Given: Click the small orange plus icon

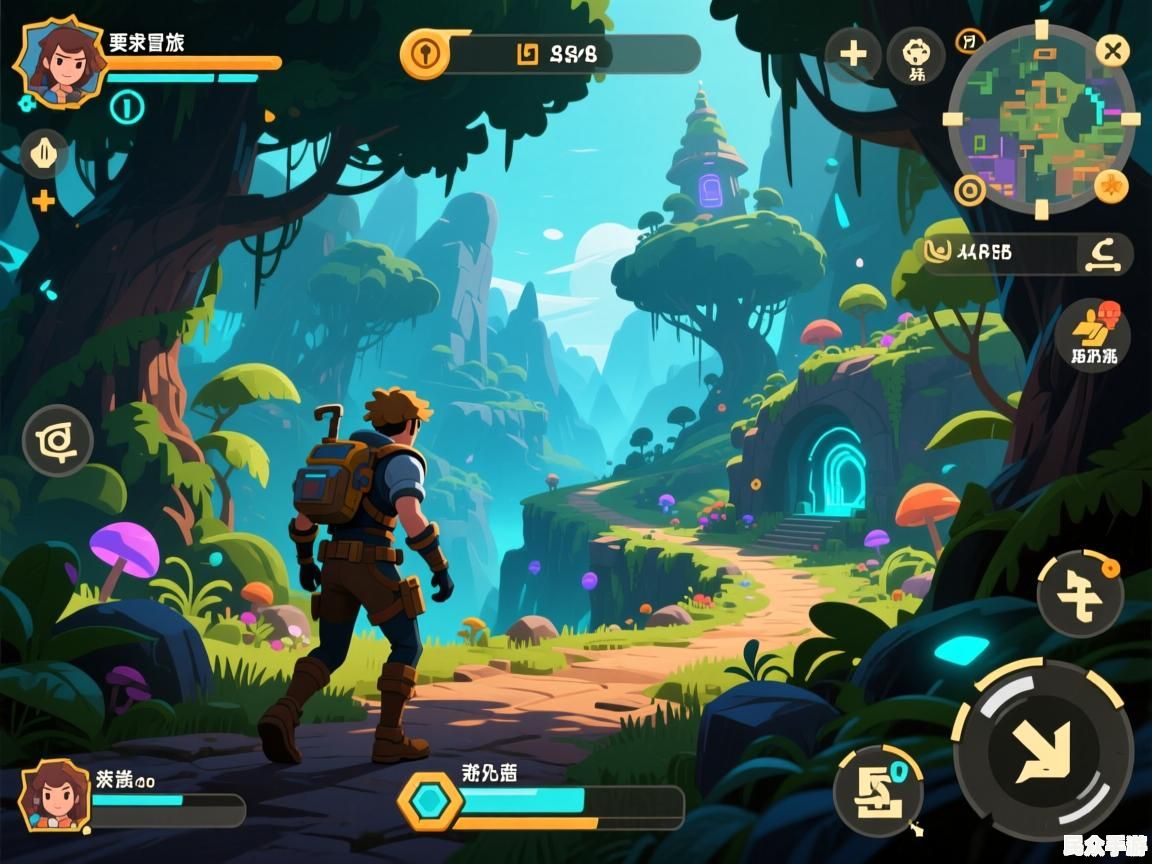Looking at the screenshot, I should (x=43, y=201).
